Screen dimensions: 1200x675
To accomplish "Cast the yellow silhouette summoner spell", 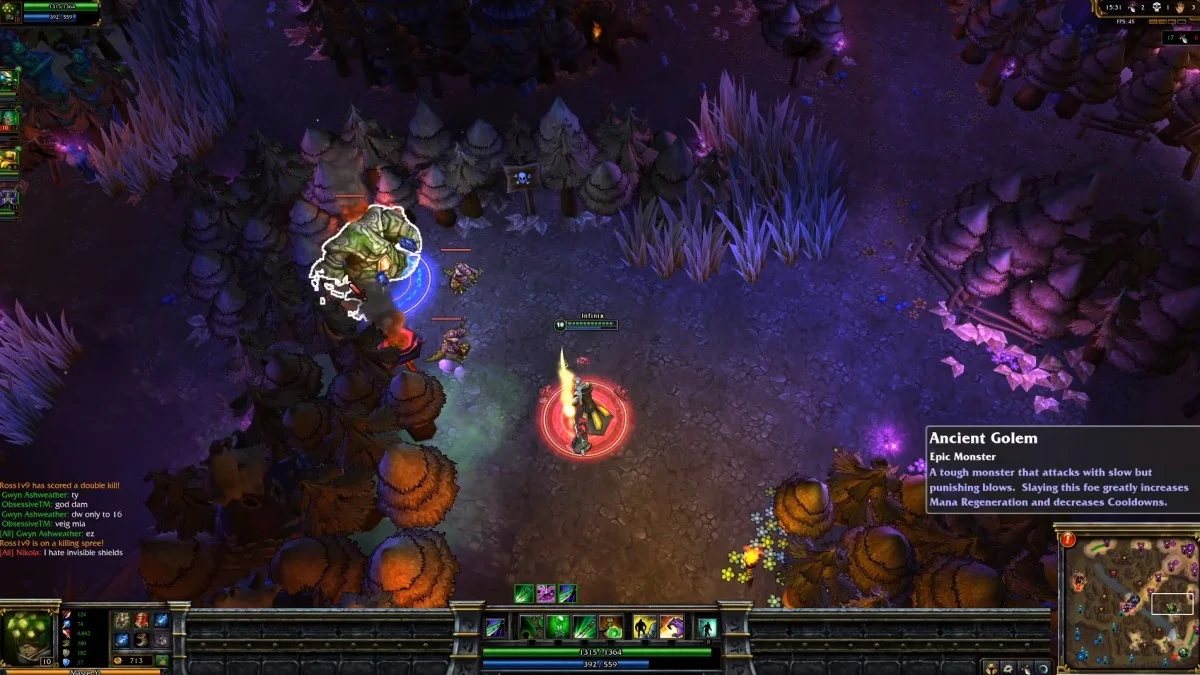I will point(645,627).
